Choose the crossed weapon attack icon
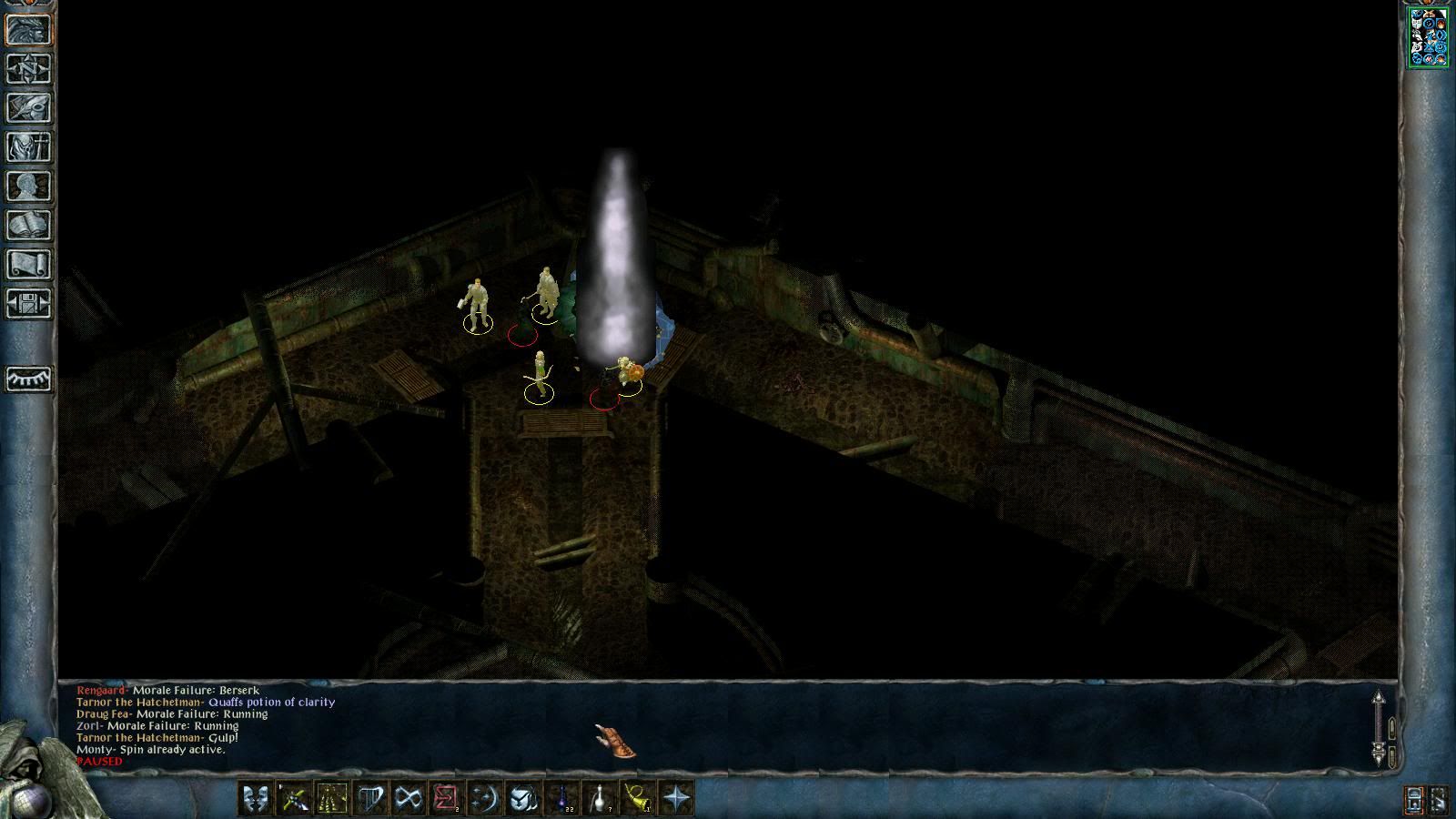 coord(294,799)
